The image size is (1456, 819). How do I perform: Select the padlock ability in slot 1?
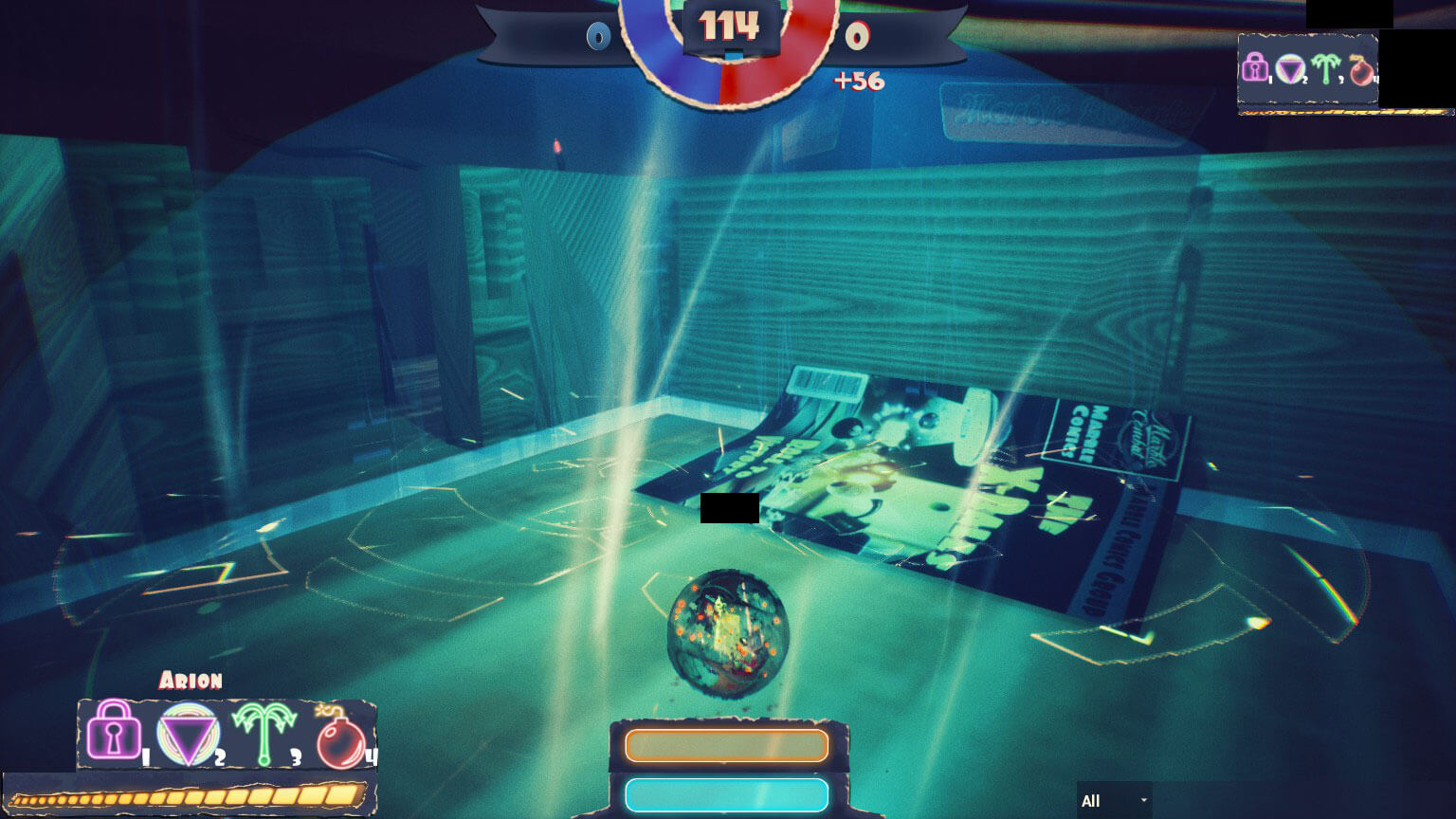[112, 733]
